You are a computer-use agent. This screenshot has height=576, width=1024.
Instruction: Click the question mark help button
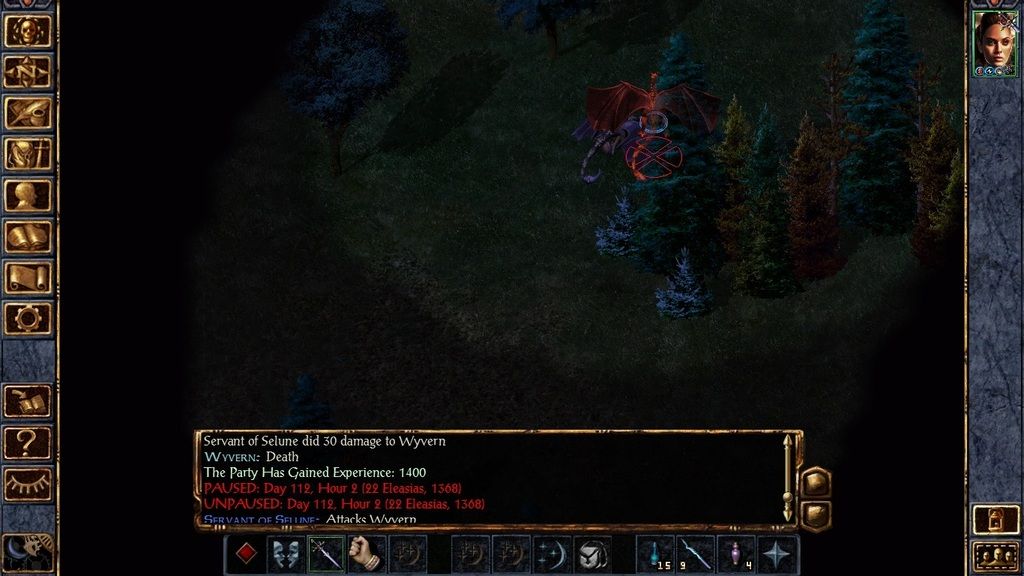point(28,442)
